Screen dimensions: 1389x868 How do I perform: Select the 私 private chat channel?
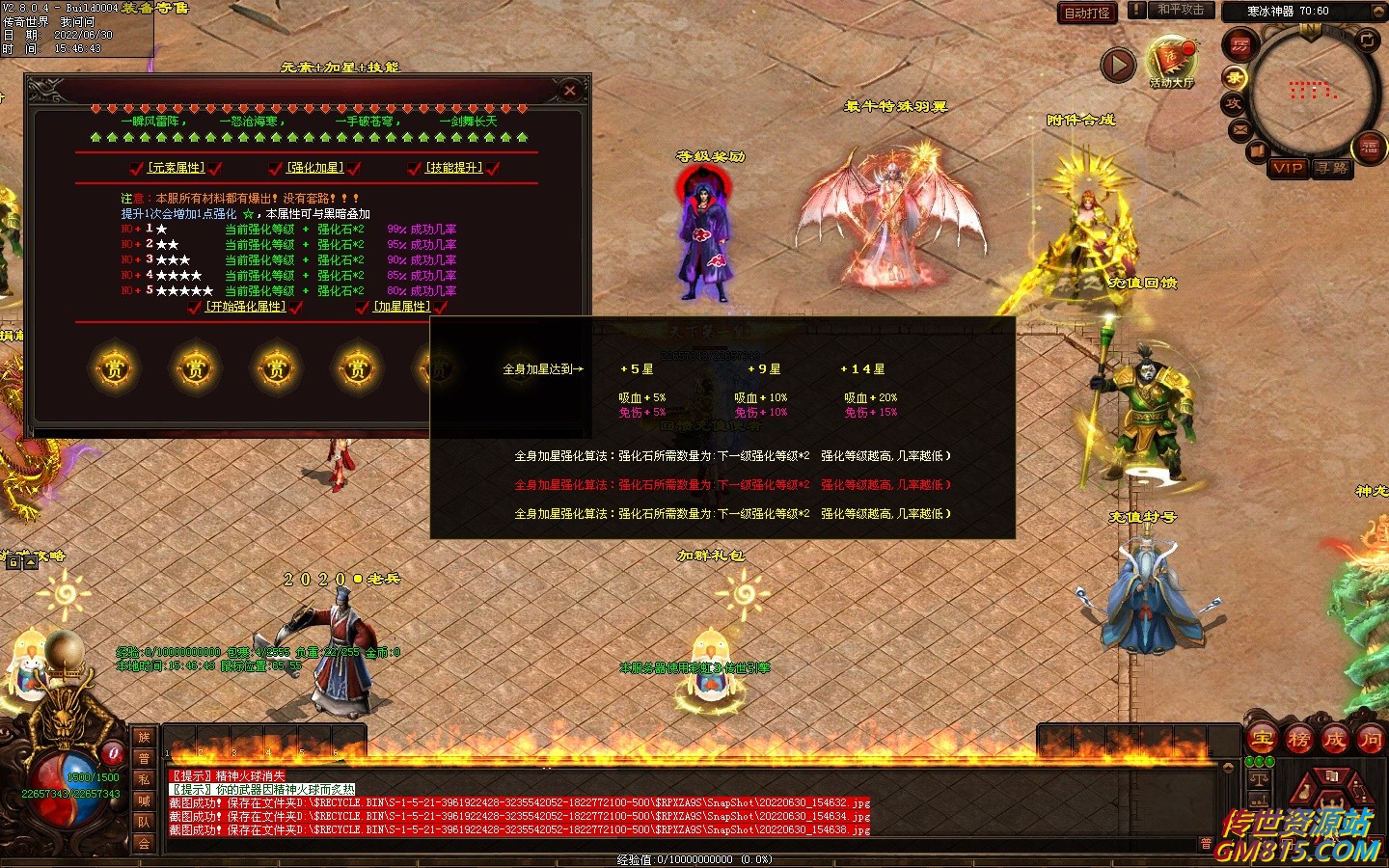click(x=144, y=779)
